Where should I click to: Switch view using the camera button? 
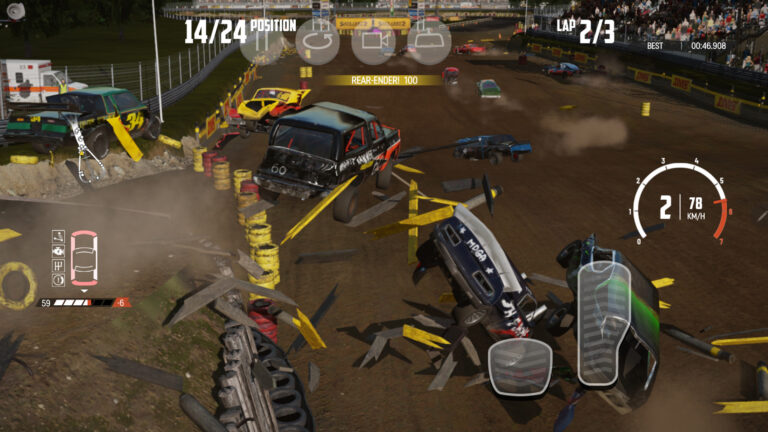[373, 42]
